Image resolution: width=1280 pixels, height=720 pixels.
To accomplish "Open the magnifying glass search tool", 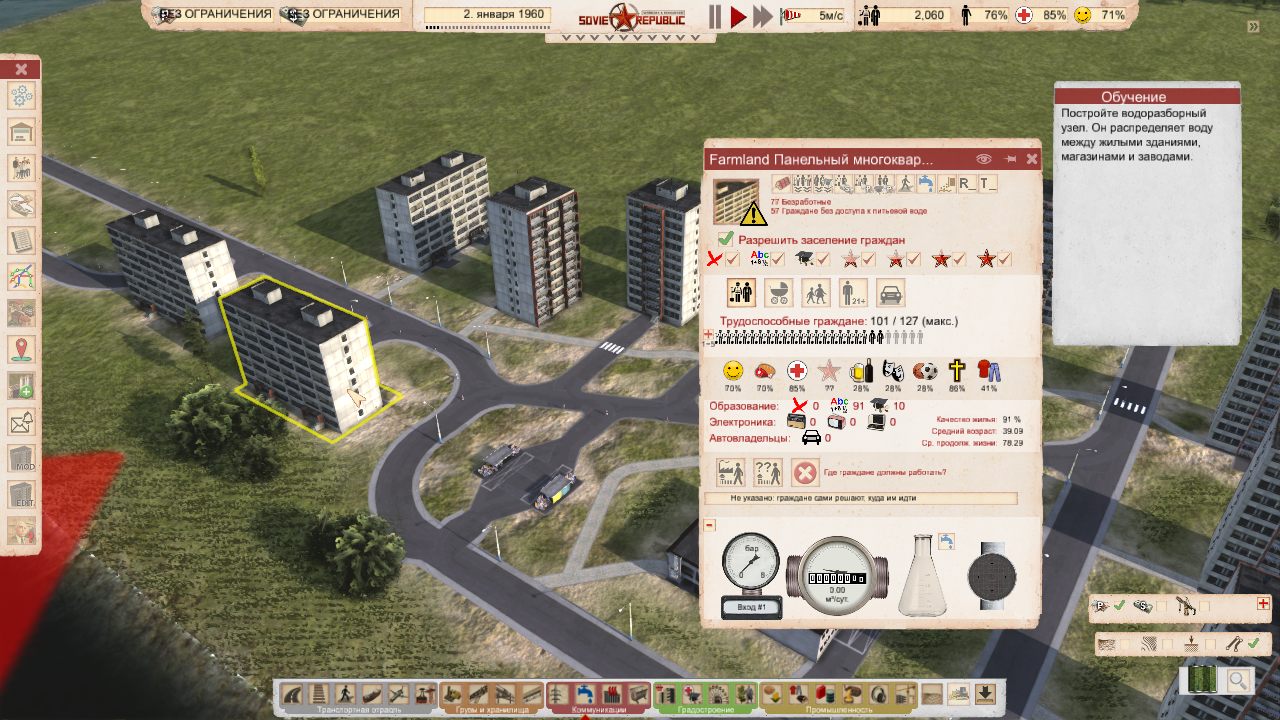I will (x=1238, y=681).
